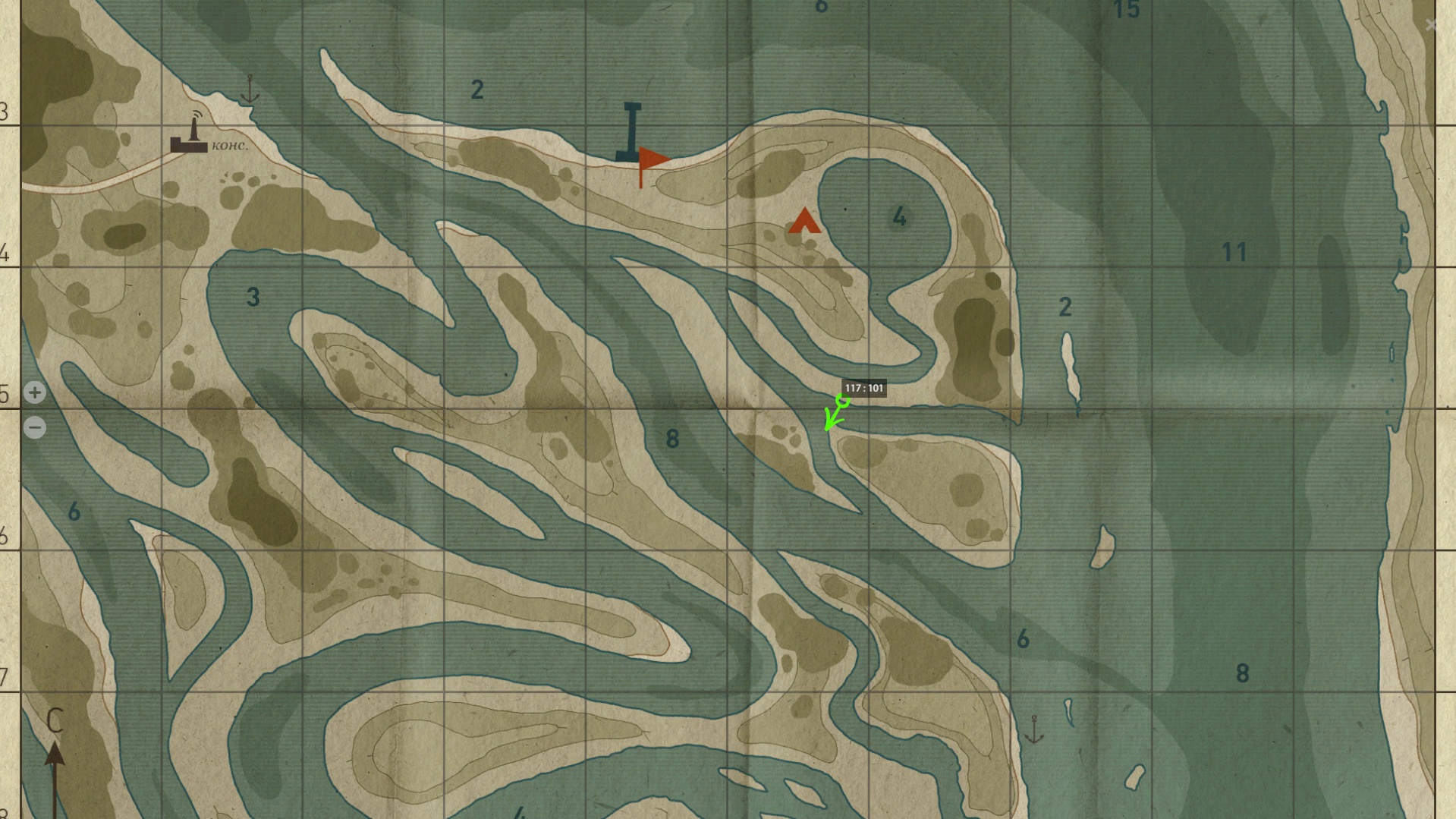Close the map with the X button
This screenshot has width=1456, height=819.
pyautogui.click(x=1431, y=25)
